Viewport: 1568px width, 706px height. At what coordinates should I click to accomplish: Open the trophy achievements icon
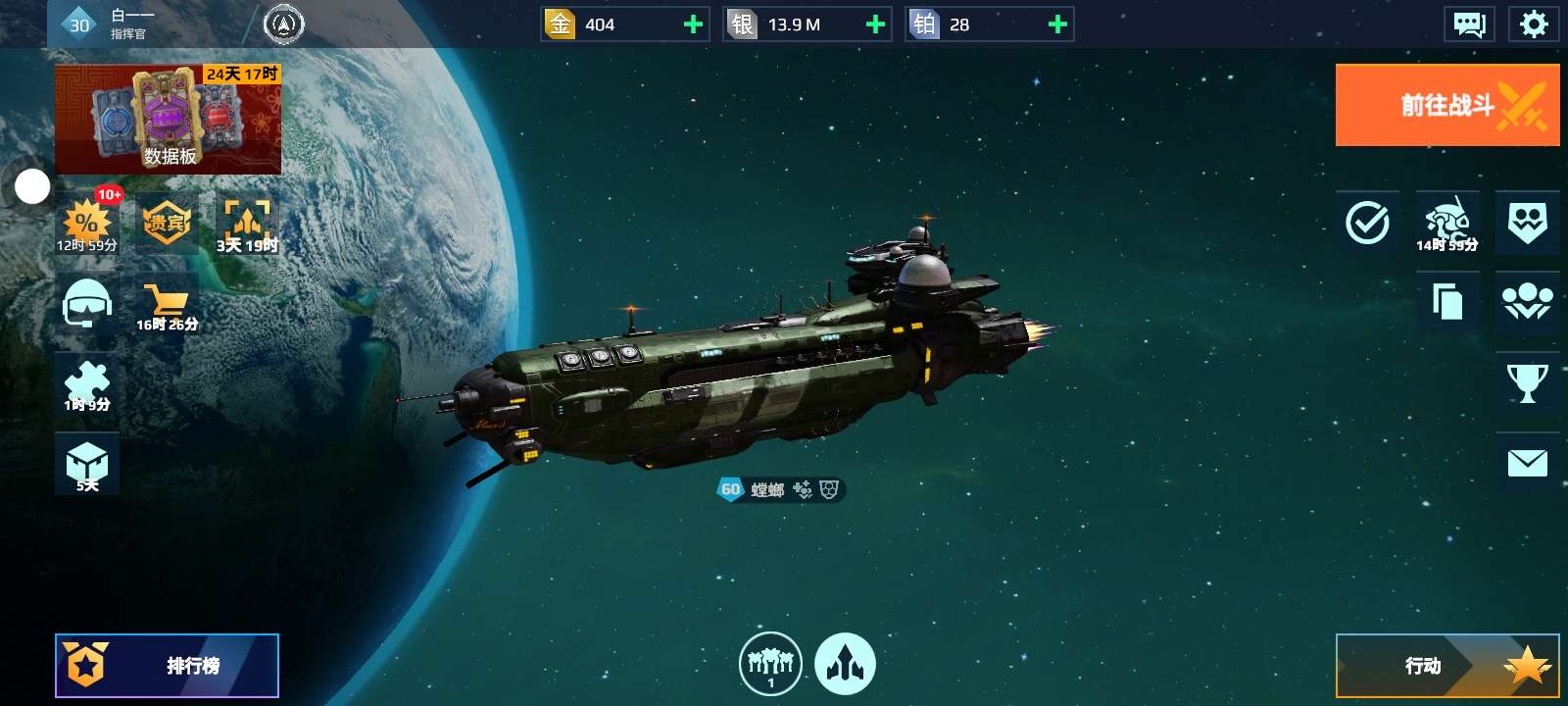pyautogui.click(x=1527, y=382)
